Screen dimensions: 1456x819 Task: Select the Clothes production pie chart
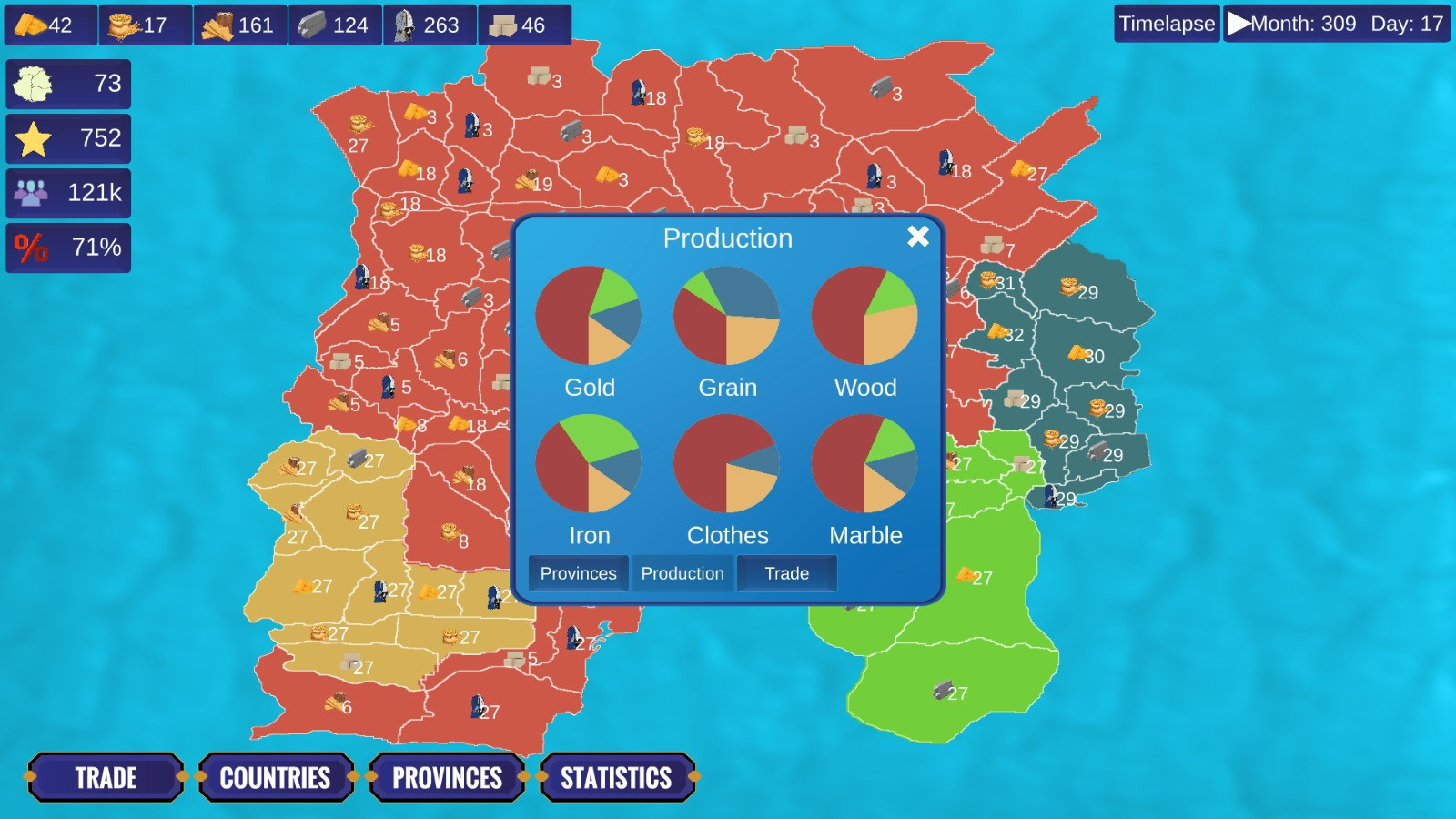click(726, 464)
